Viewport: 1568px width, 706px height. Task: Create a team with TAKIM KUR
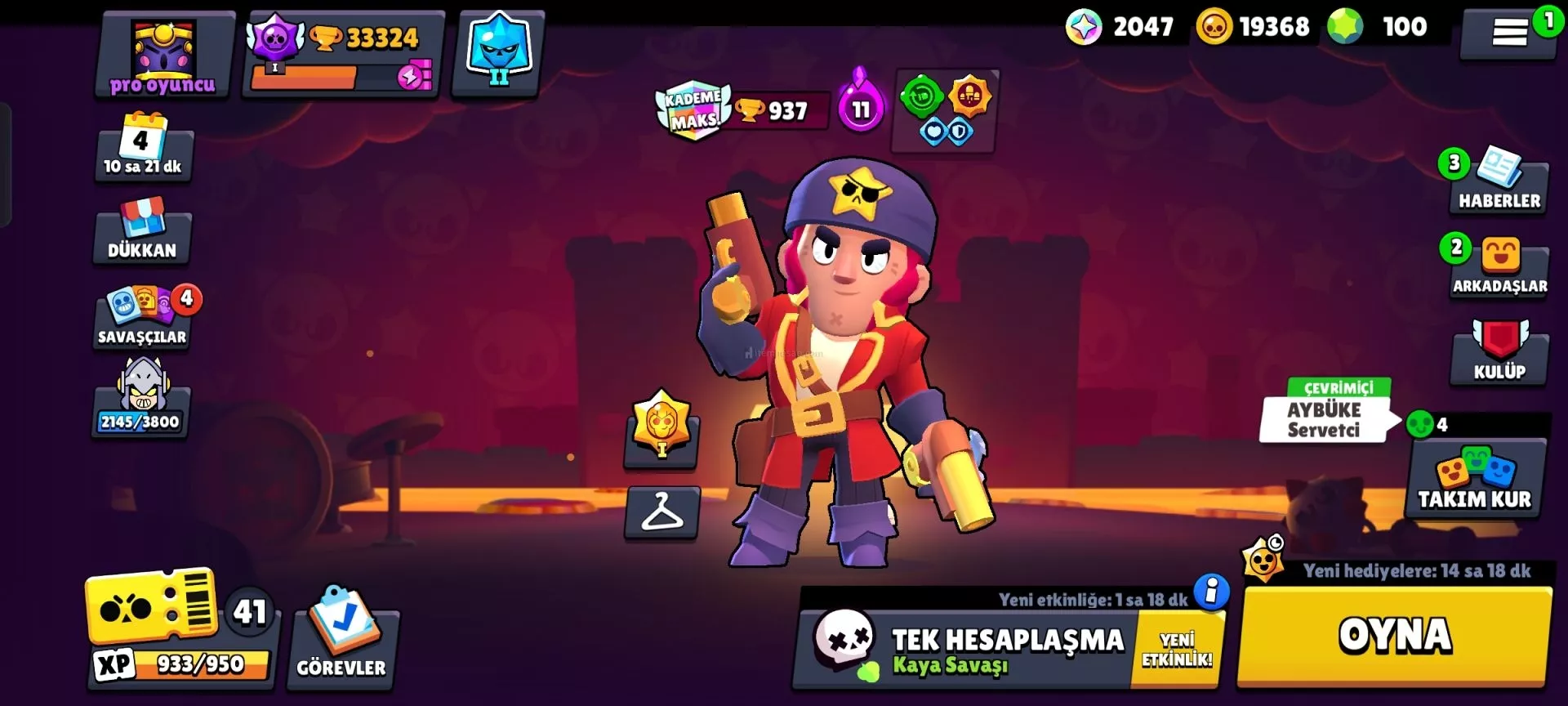(1474, 480)
